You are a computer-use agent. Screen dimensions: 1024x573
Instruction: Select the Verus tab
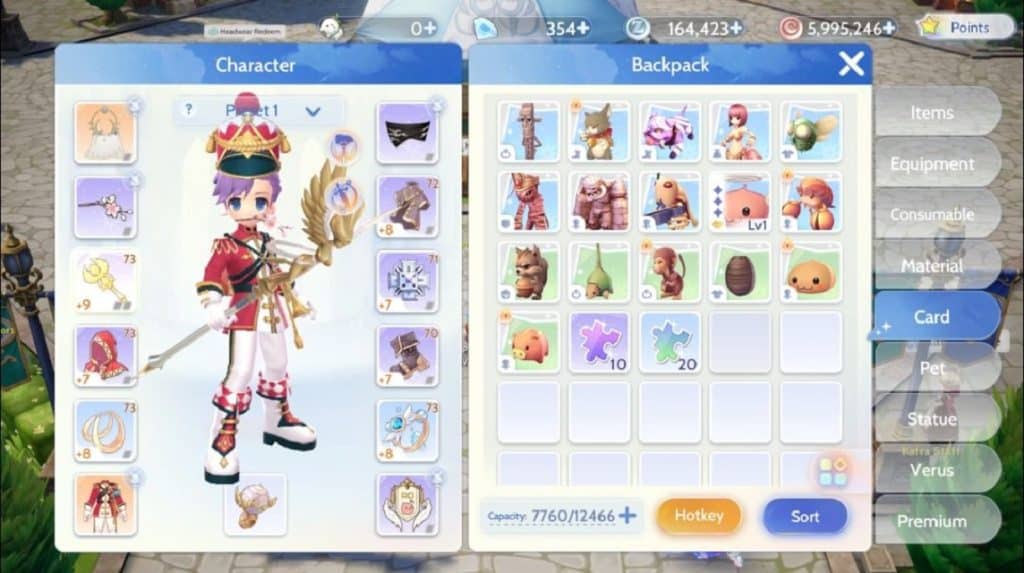[x=931, y=470]
